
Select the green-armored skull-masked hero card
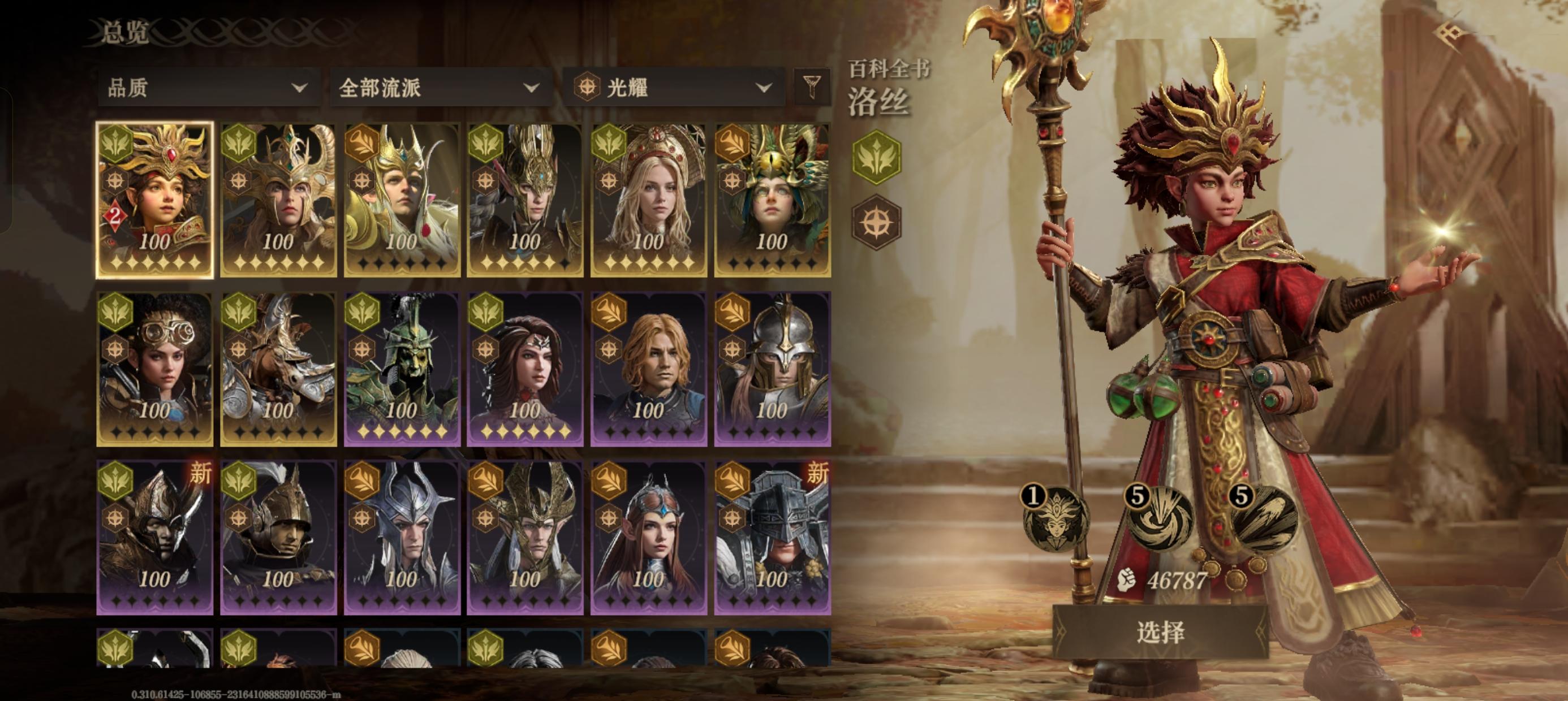[402, 369]
